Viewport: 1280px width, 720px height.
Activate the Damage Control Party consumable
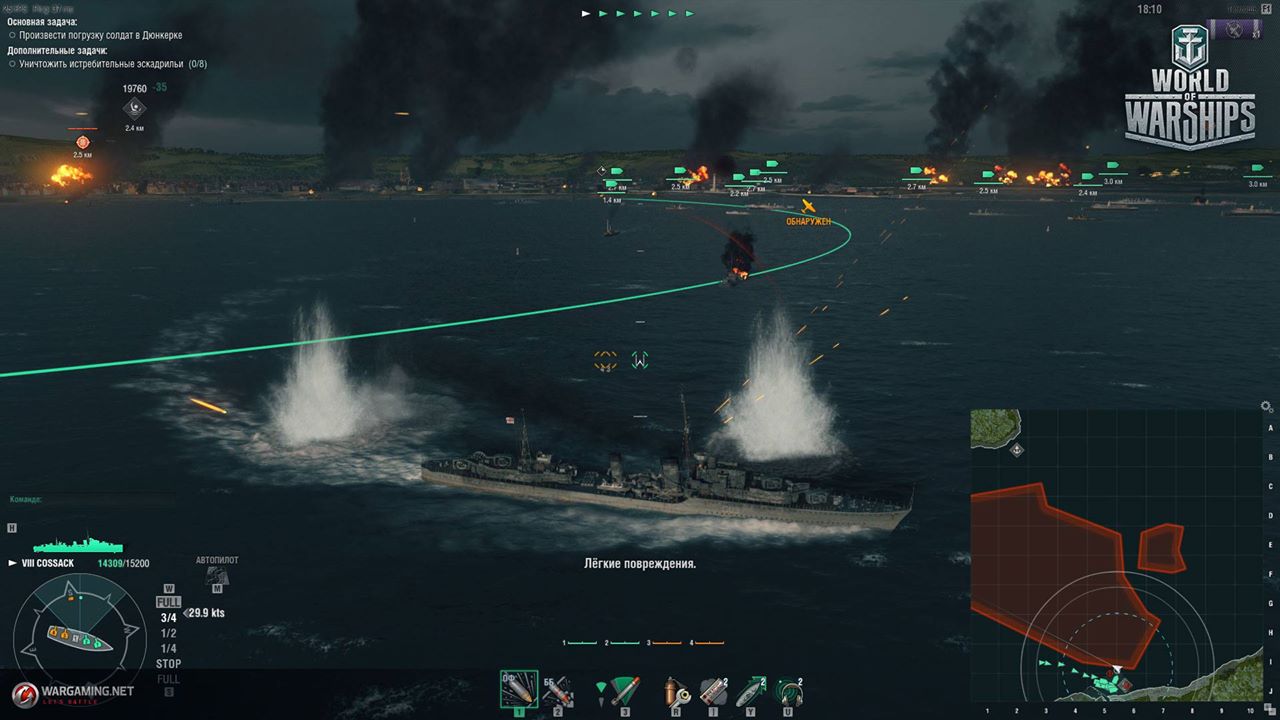tap(677, 689)
